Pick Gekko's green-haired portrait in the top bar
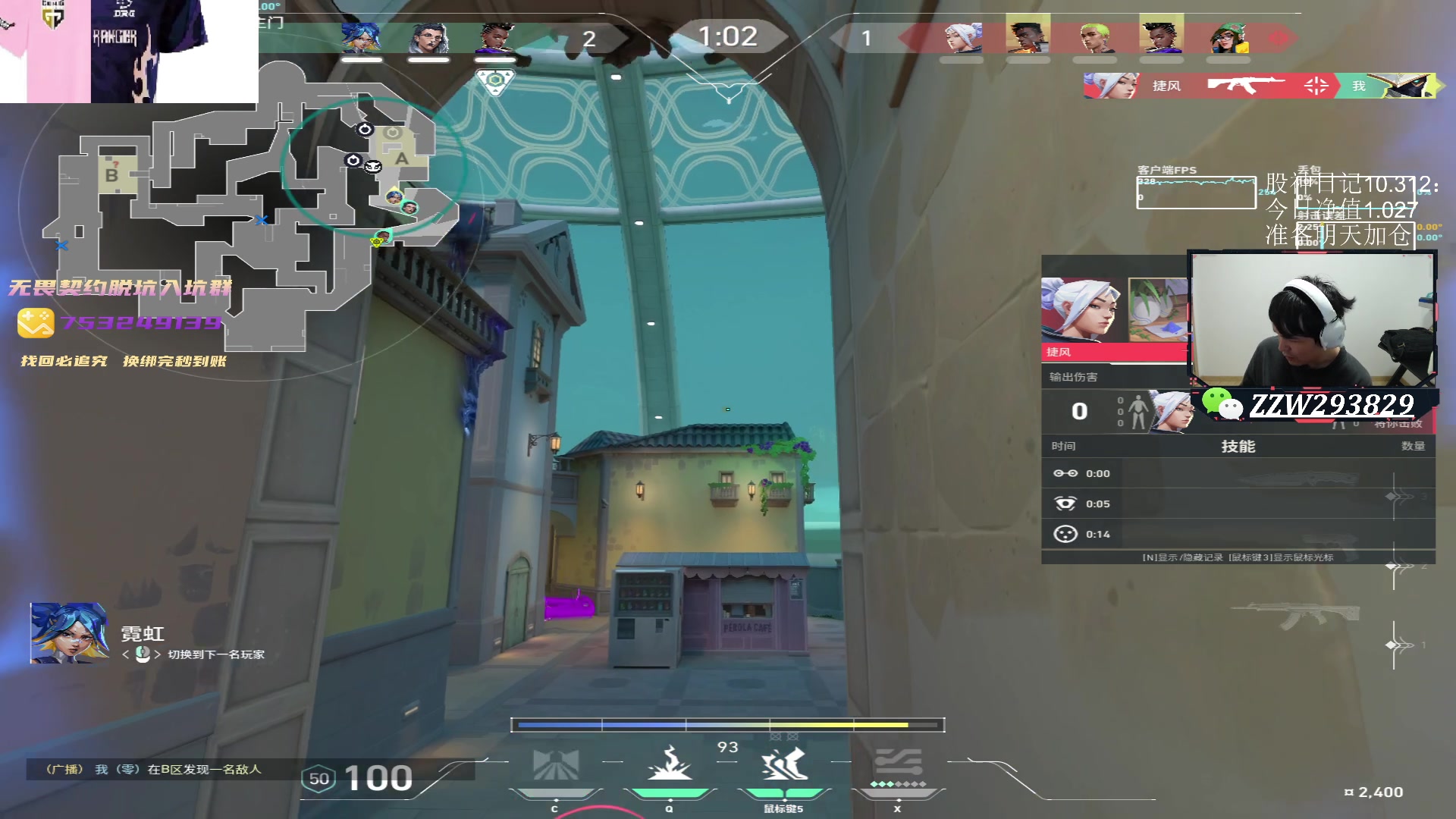1456x819 pixels. click(x=1095, y=36)
